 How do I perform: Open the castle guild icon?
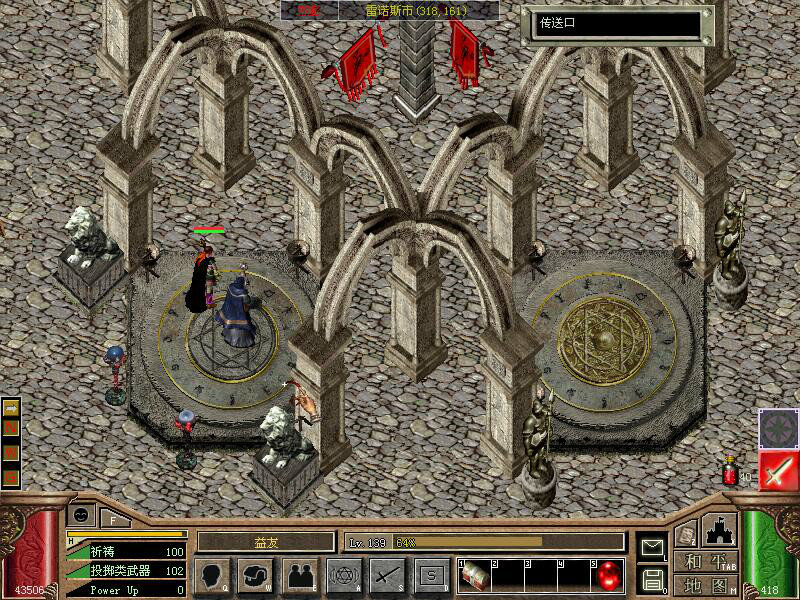click(720, 530)
